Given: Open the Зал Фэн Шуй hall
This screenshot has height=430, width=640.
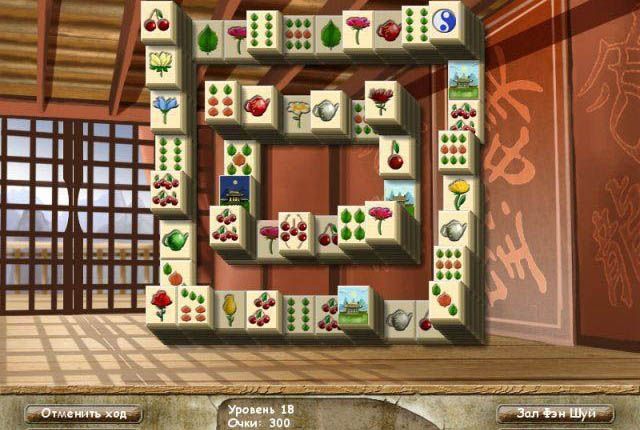Looking at the screenshot, I should pos(555,413).
